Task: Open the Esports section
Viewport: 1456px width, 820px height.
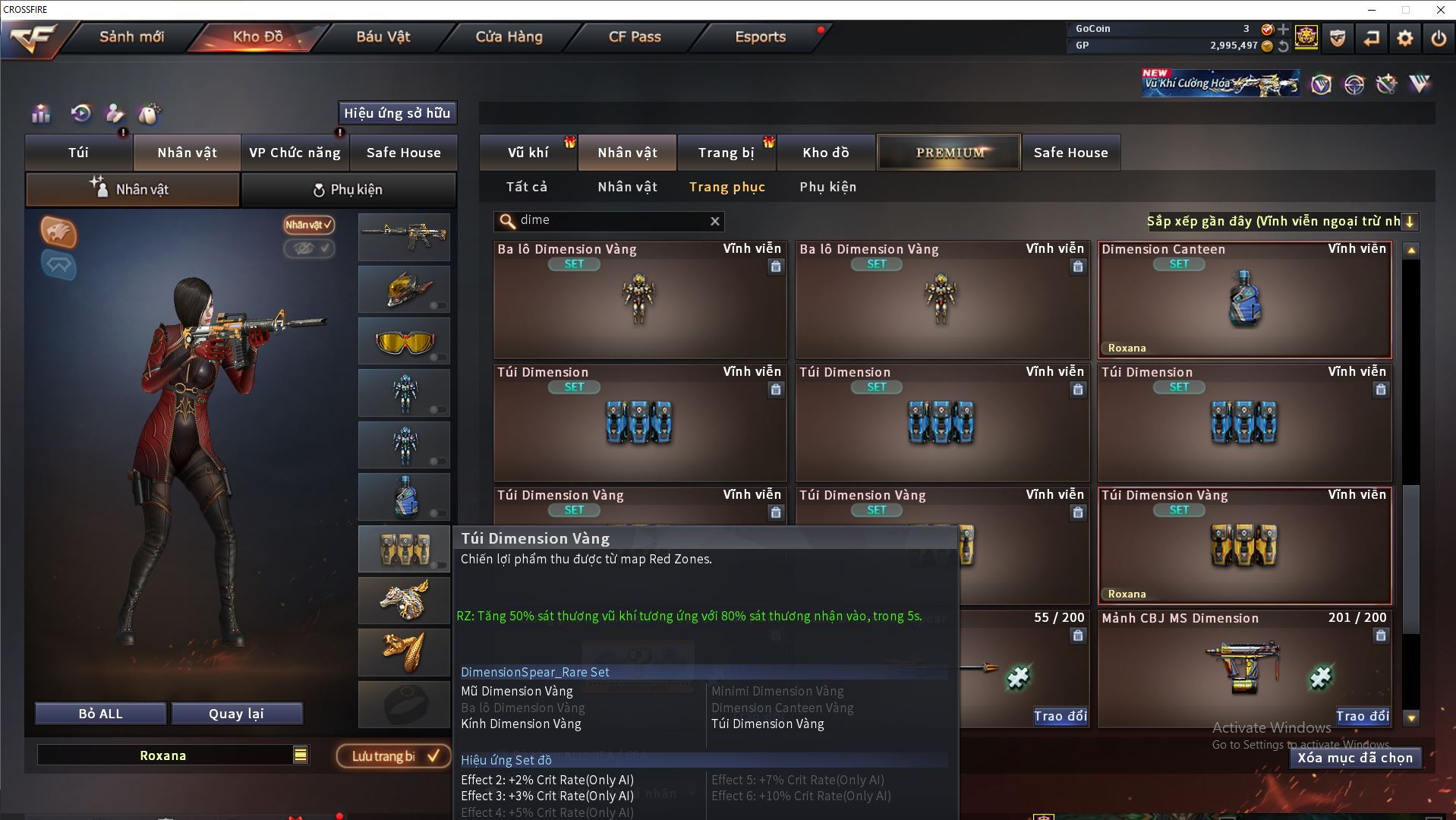Action: click(x=760, y=36)
